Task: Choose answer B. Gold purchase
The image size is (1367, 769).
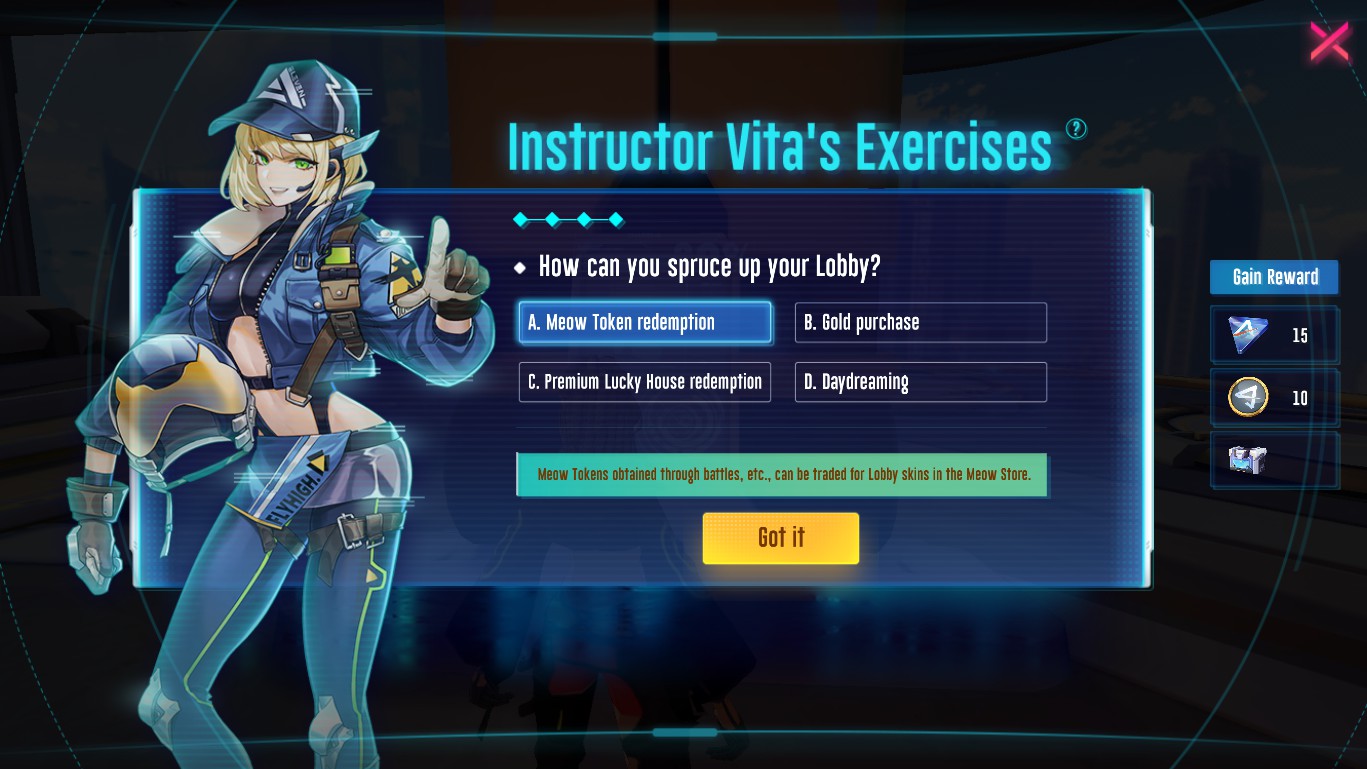Action: [920, 322]
